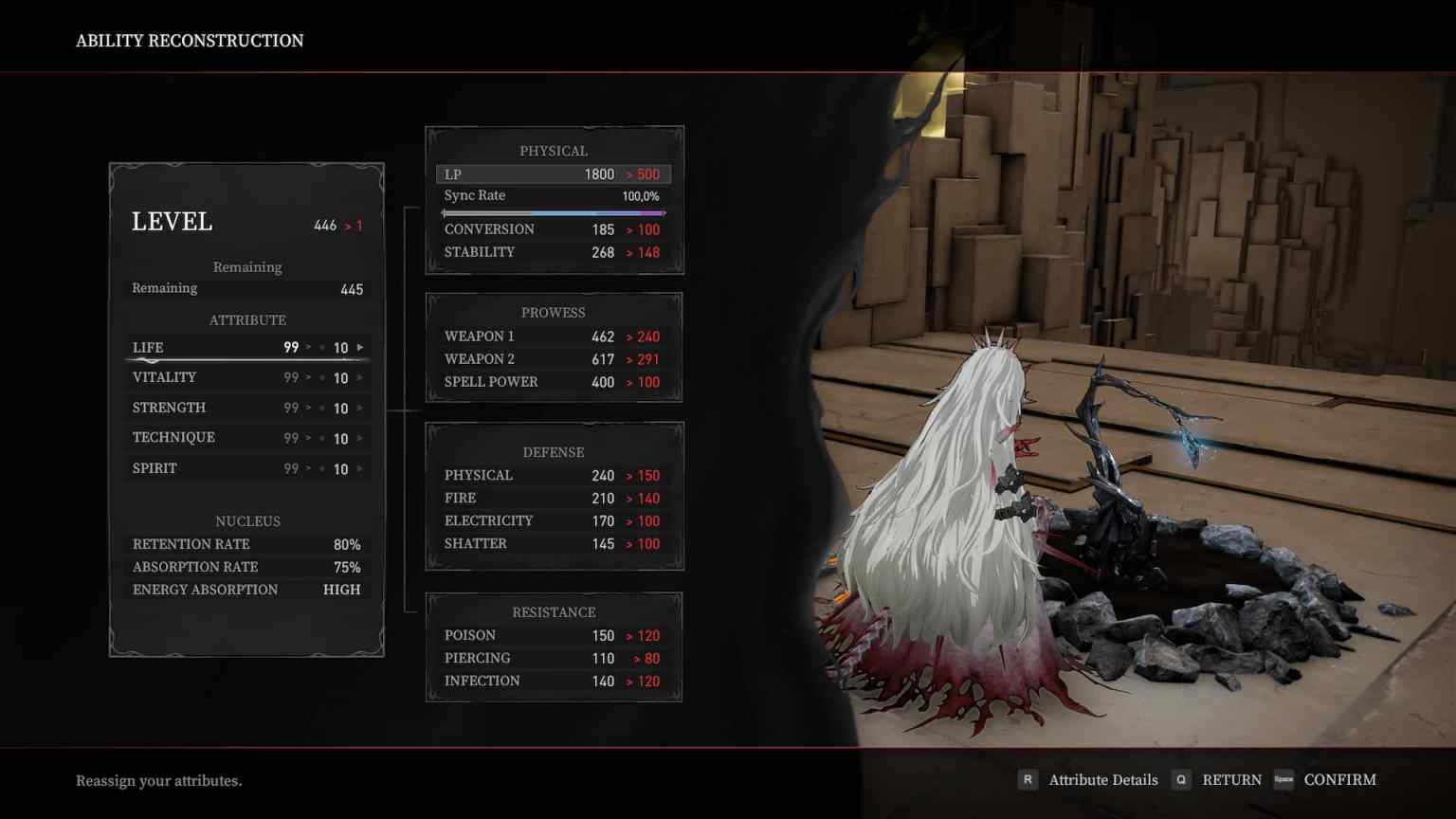Select the highlighted LP row
The image size is (1456, 819).
[553, 174]
